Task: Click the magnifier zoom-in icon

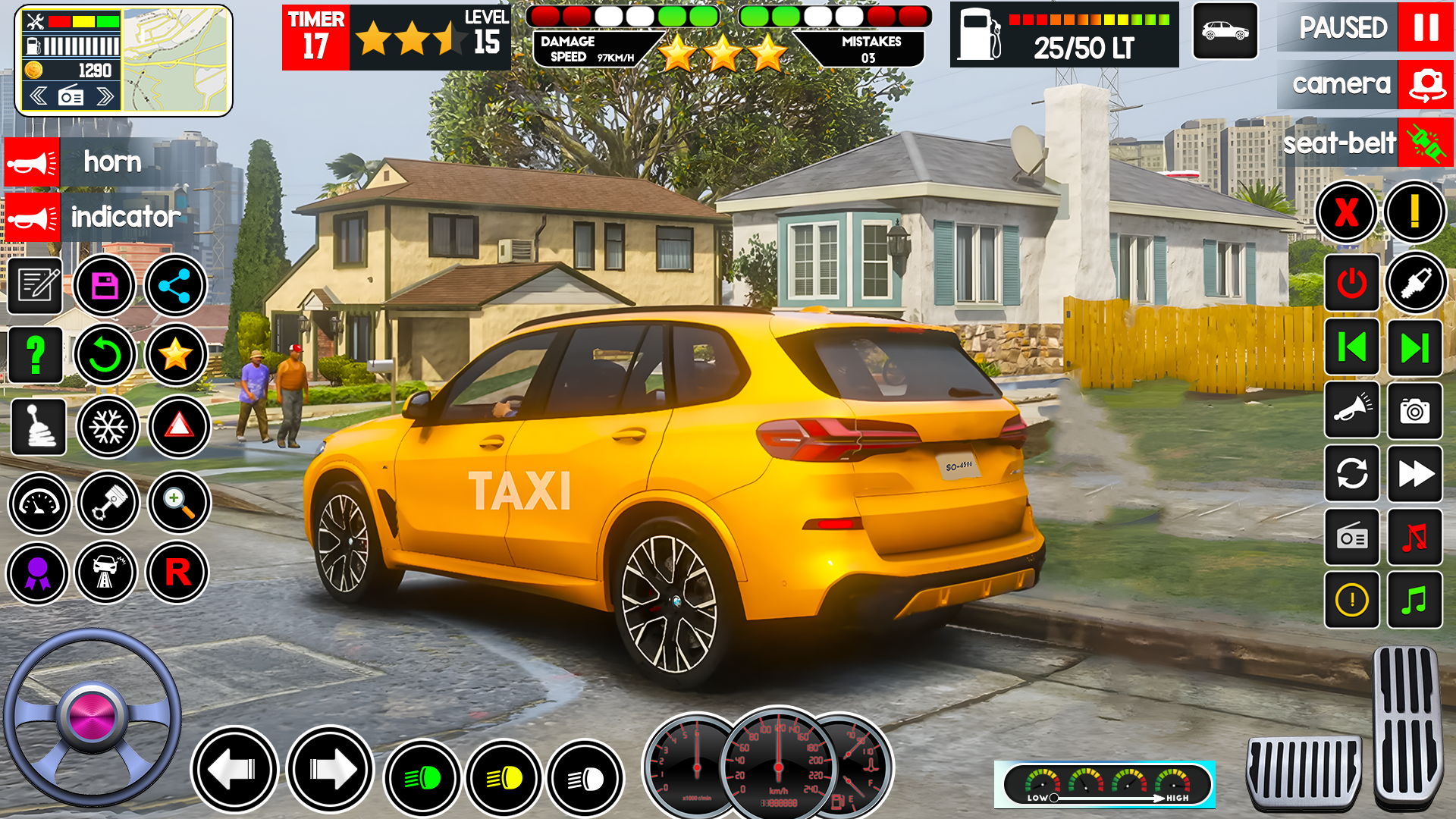Action: [x=179, y=501]
